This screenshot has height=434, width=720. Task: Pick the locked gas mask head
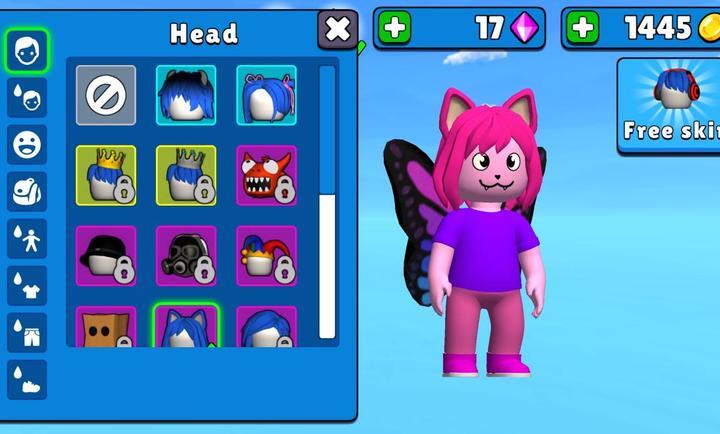point(186,255)
